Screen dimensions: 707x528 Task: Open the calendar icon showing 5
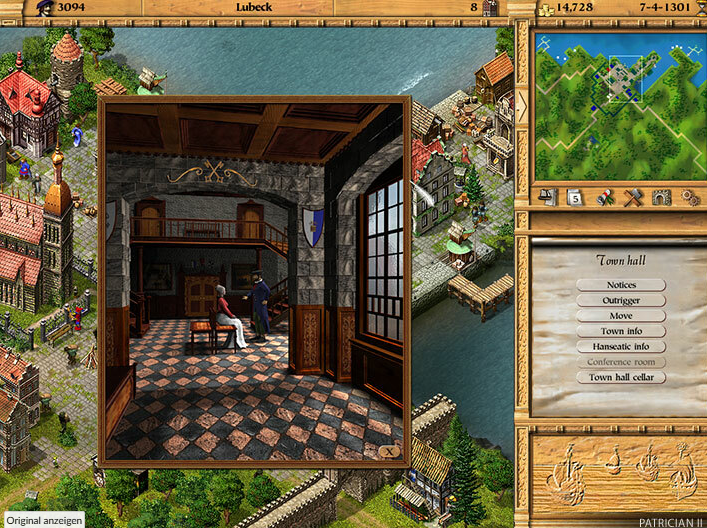575,197
